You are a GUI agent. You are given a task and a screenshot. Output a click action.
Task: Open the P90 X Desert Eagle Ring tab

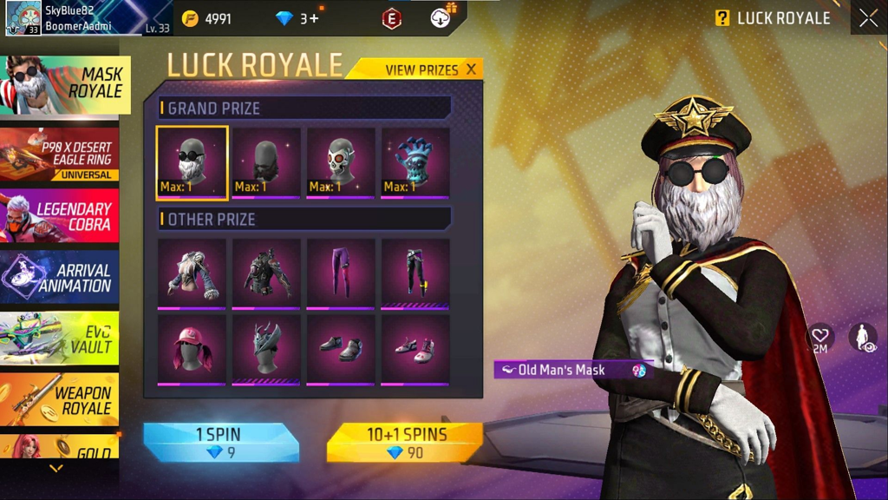point(59,155)
